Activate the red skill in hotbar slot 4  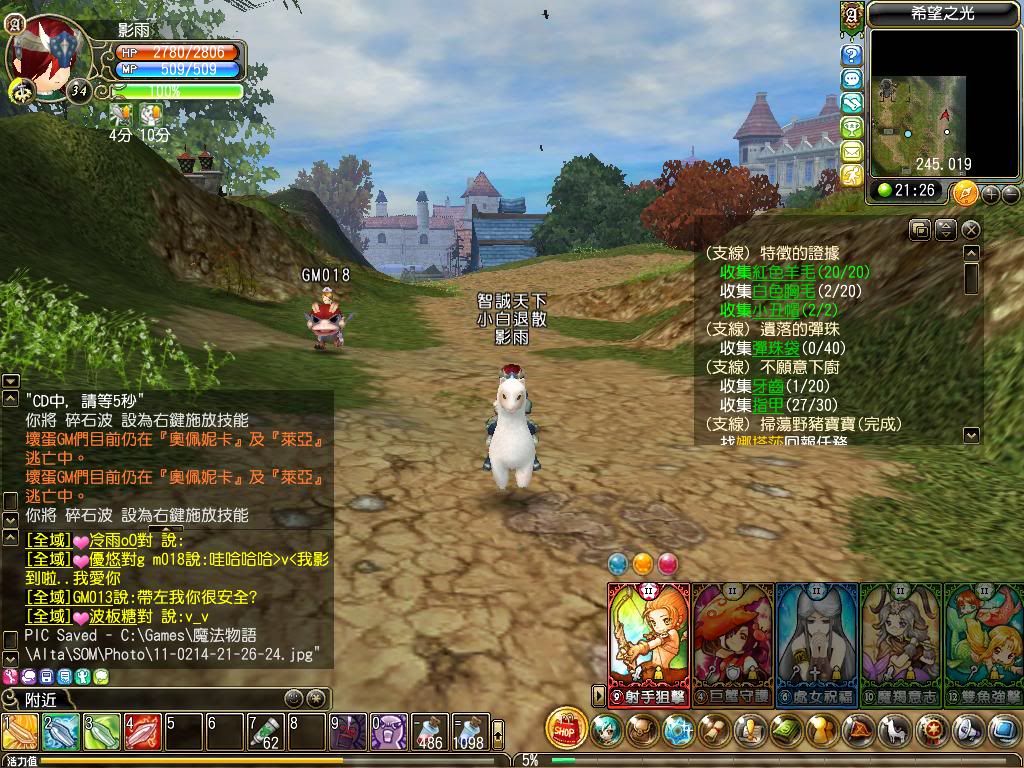click(x=142, y=731)
